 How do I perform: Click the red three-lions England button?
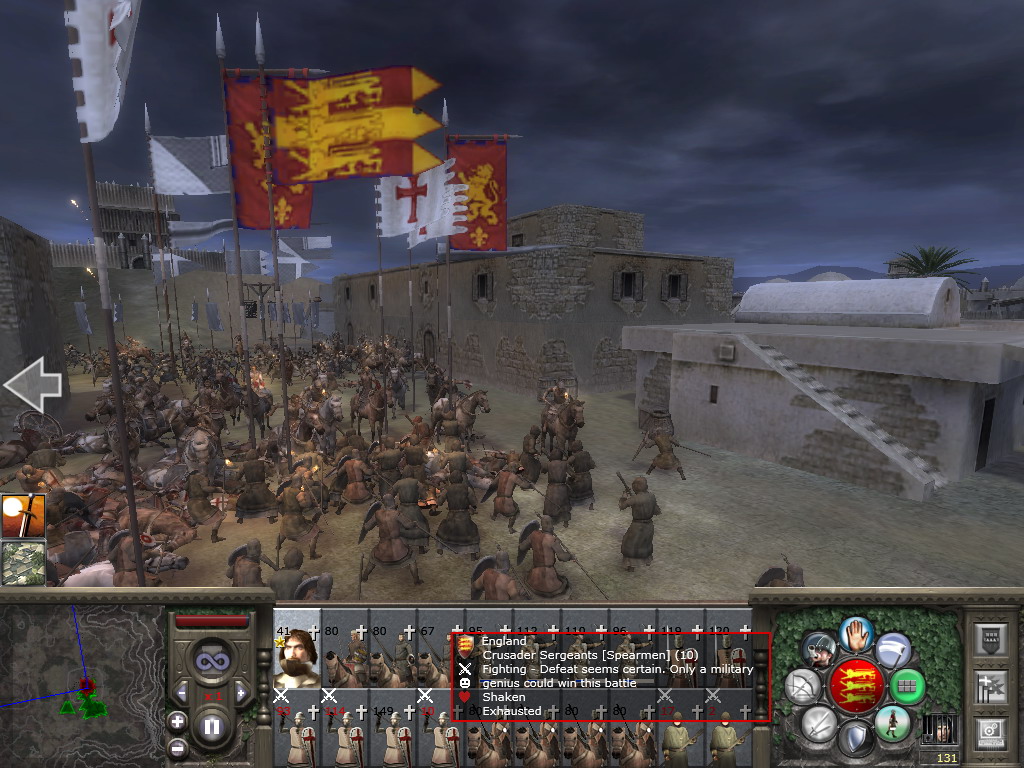[854, 687]
